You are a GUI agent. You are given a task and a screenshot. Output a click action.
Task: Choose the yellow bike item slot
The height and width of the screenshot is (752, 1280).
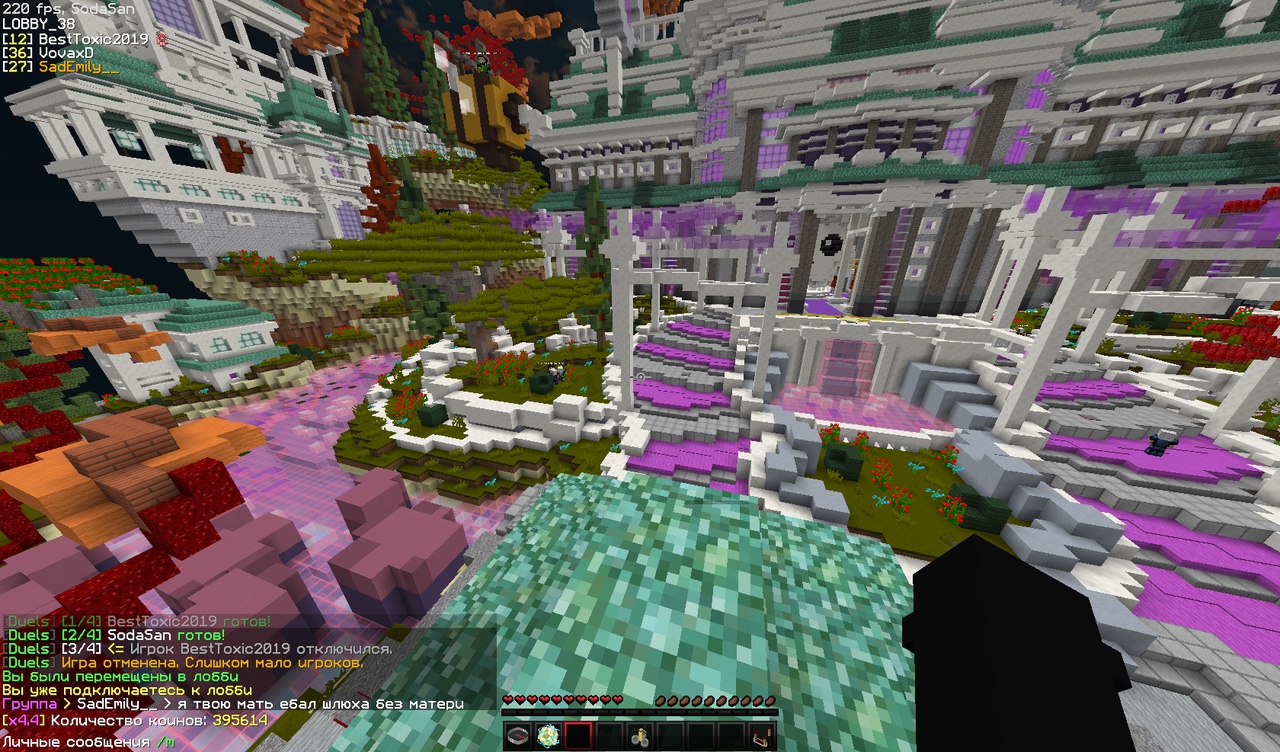640,736
